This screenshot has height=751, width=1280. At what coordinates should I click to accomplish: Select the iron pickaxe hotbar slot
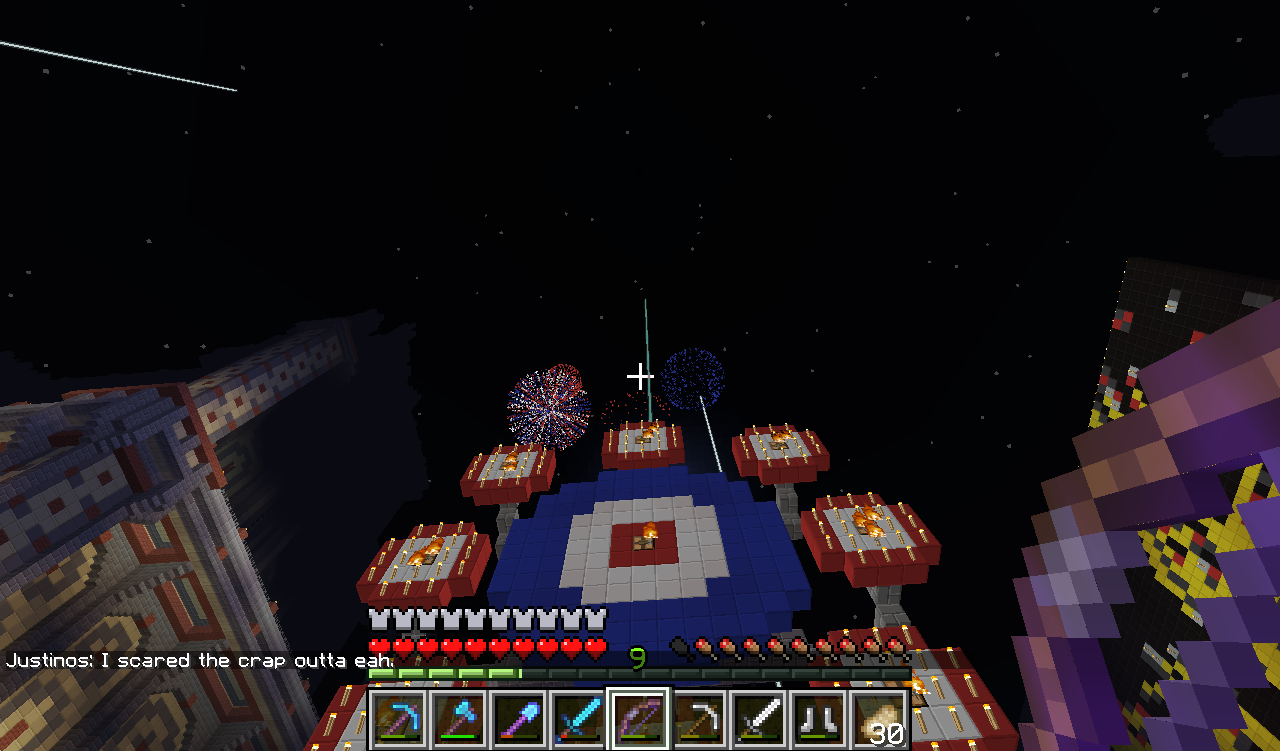699,719
